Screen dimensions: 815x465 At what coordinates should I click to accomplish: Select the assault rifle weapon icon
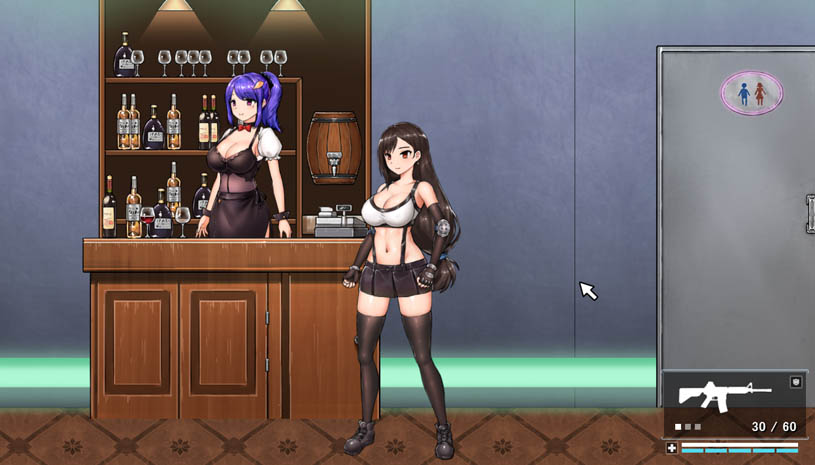723,394
